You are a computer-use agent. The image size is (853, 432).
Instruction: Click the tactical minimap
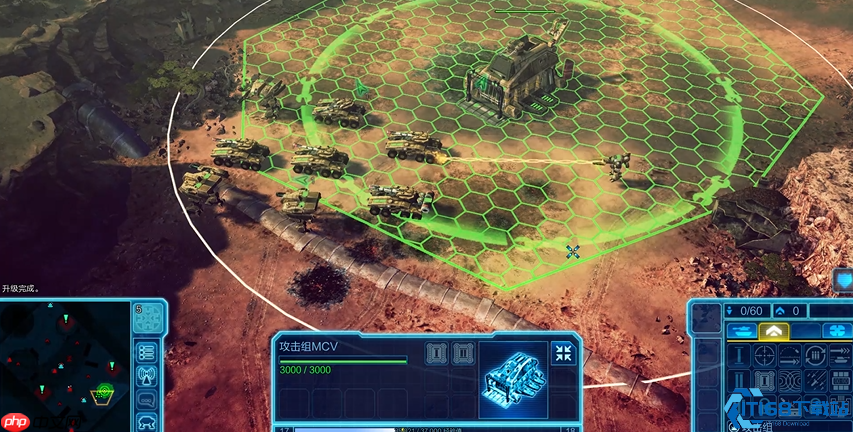pyautogui.click(x=65, y=367)
